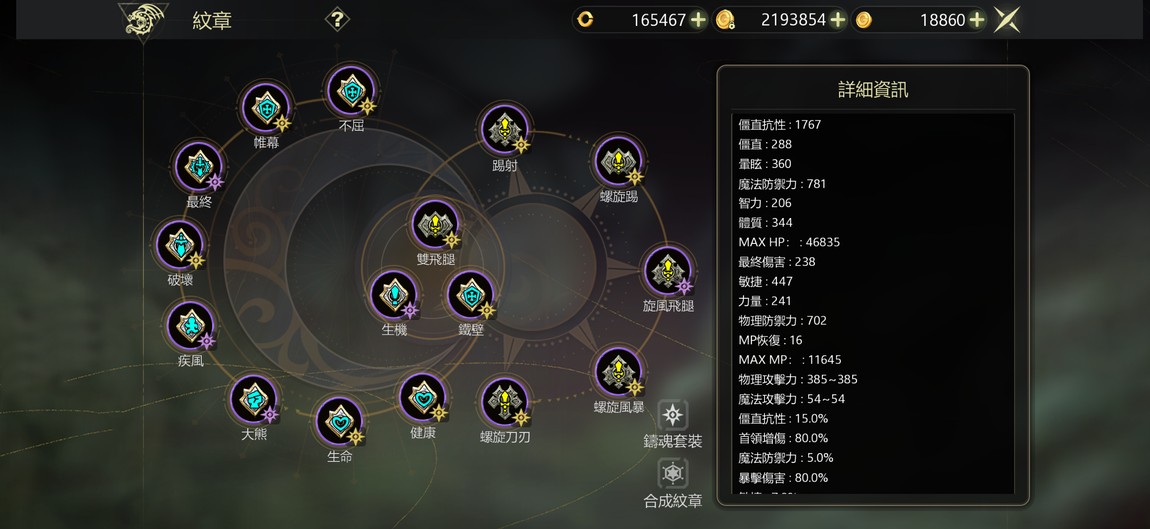
Task: Pick the 疾風 crest slot
Action: click(190, 325)
